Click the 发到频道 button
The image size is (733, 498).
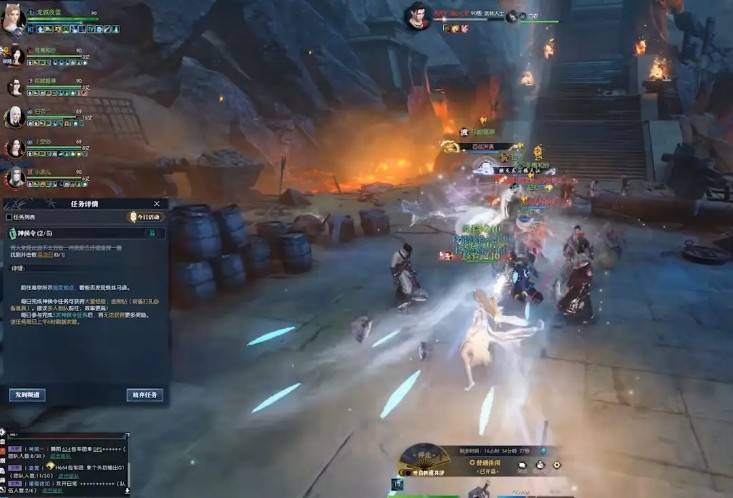click(x=27, y=395)
